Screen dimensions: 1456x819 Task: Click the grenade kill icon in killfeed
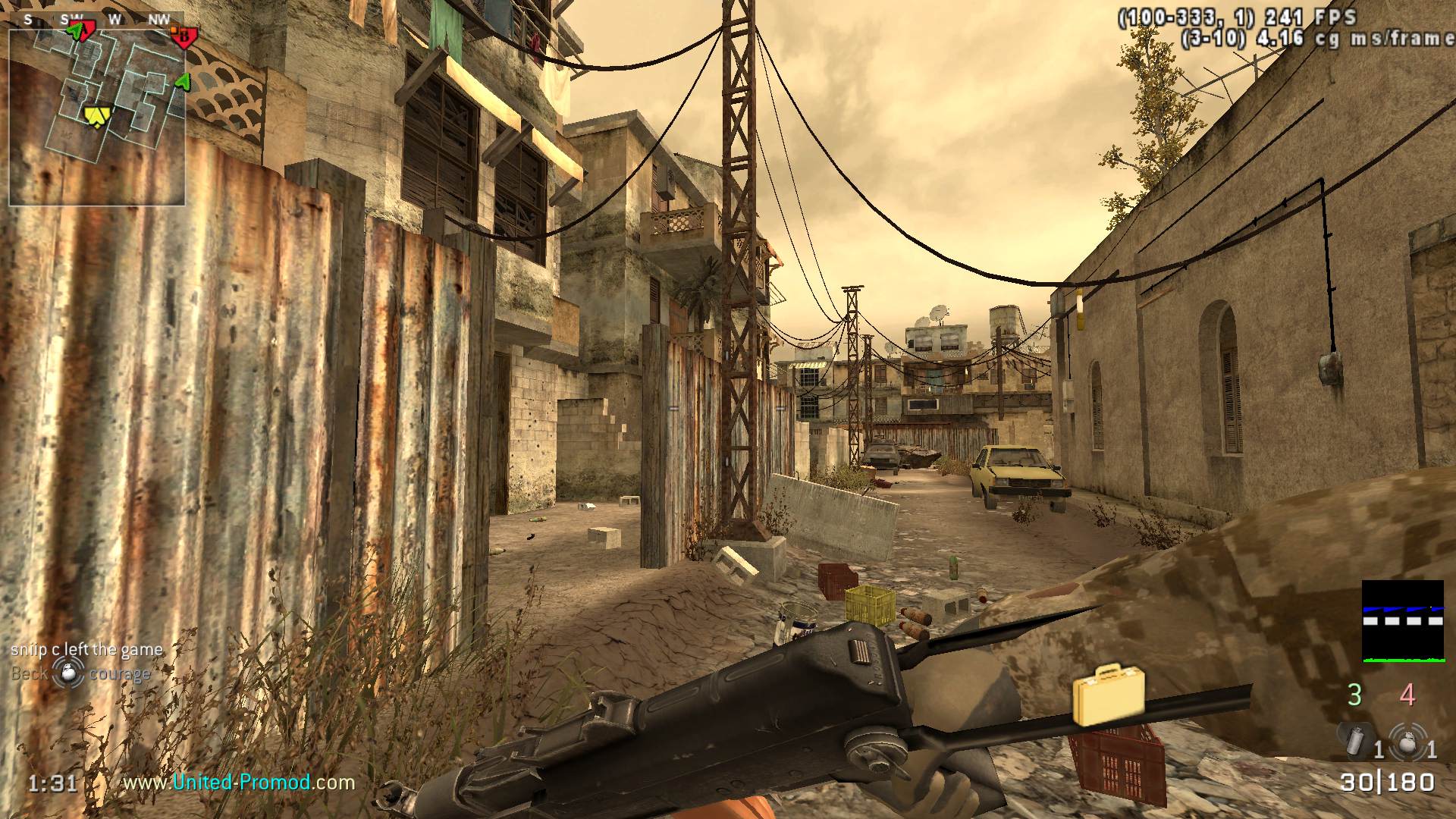[x=68, y=673]
